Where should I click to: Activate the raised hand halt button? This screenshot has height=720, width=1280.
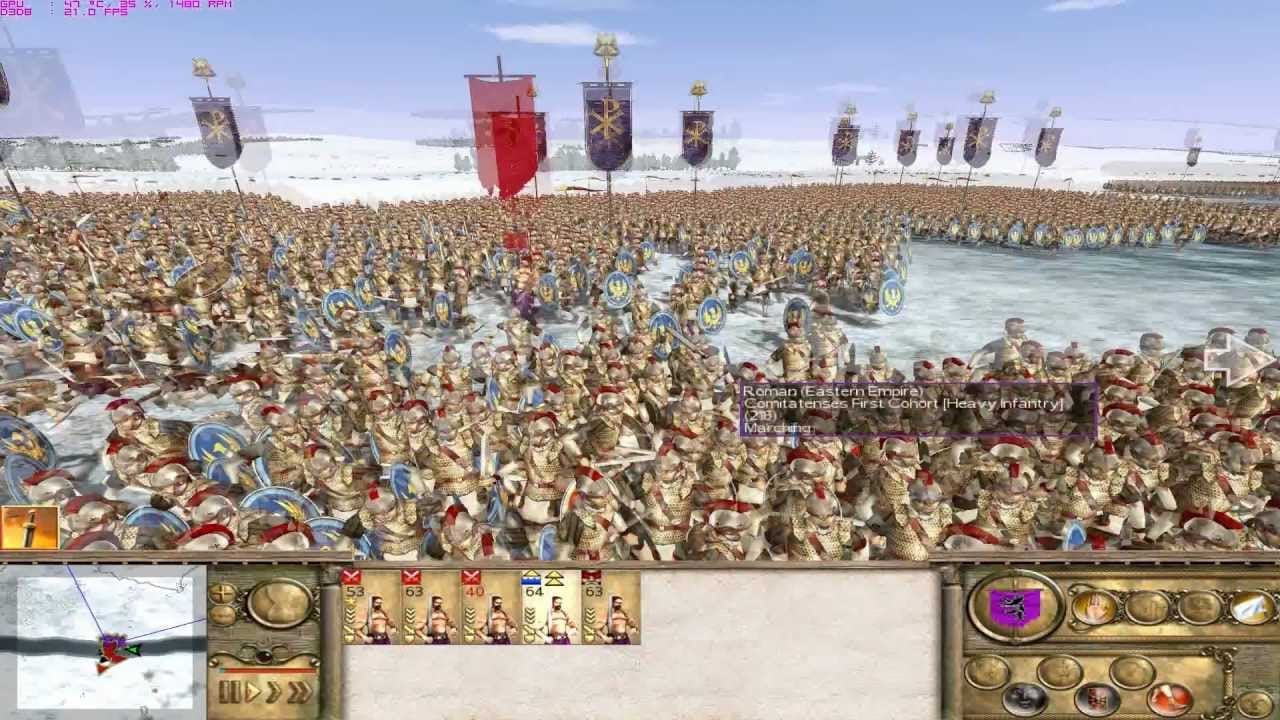tap(1092, 606)
